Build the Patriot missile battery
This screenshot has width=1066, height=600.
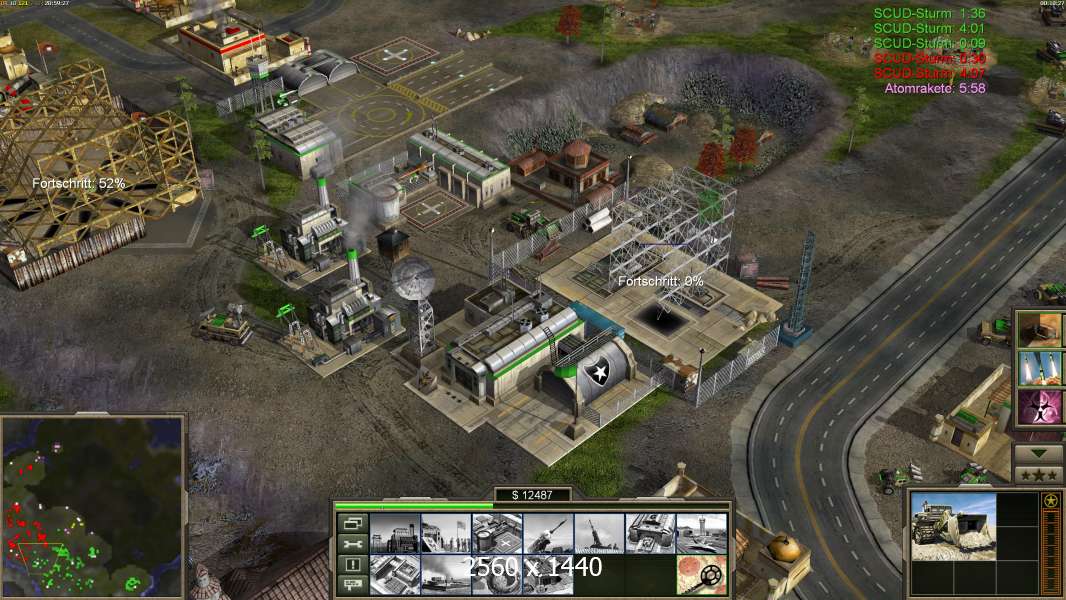point(548,533)
